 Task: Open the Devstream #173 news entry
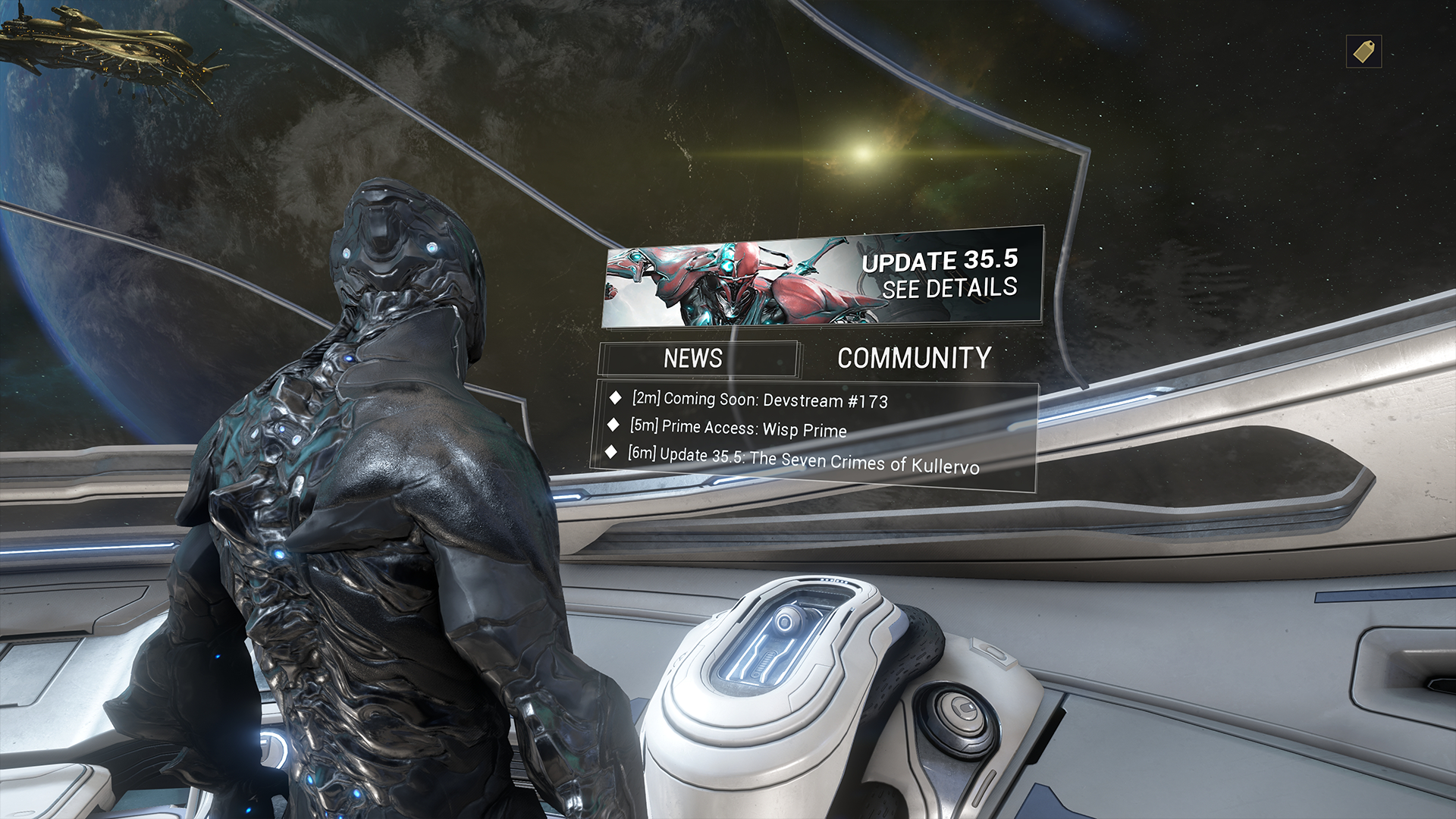[760, 400]
